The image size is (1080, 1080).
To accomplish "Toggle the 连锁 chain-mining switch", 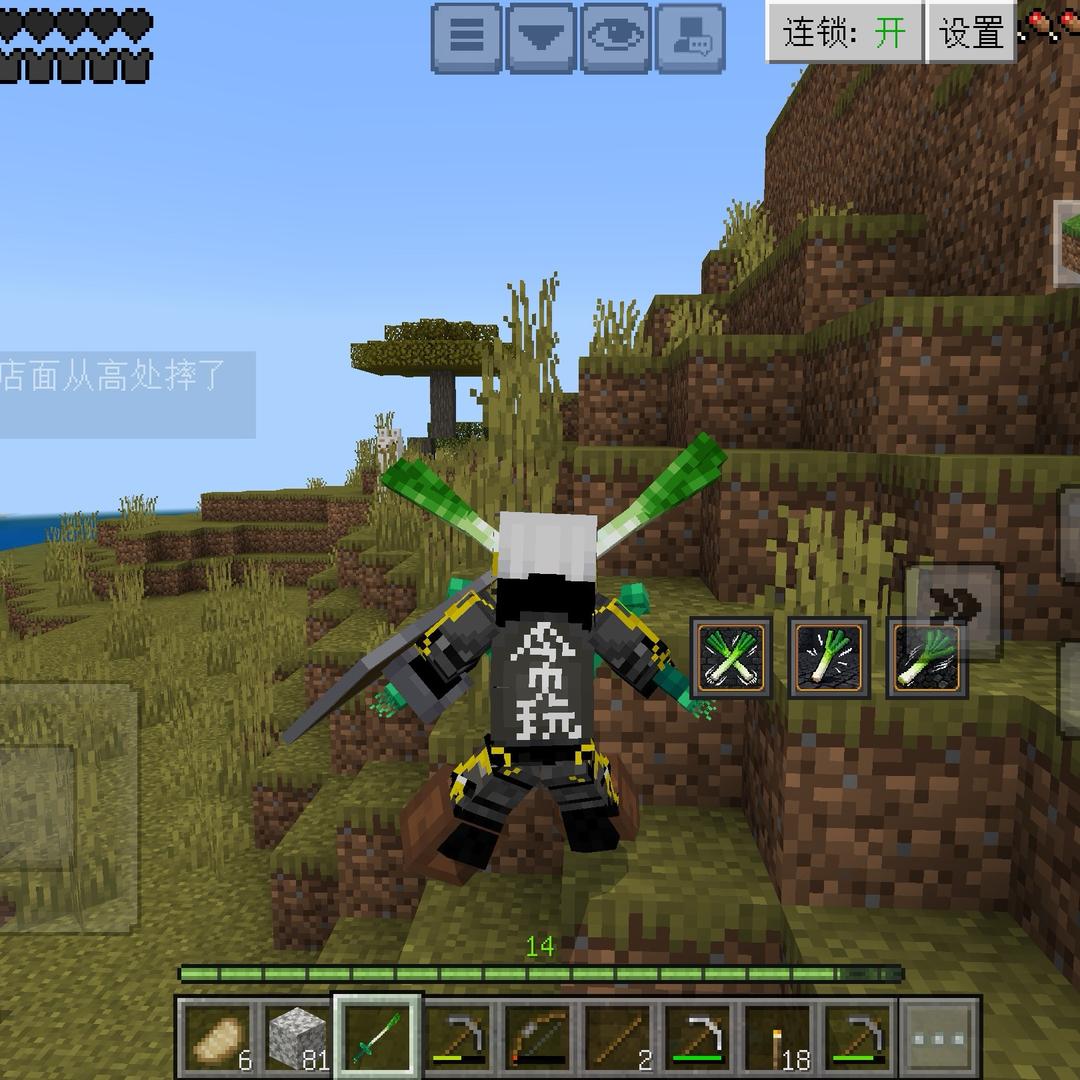I will point(845,32).
